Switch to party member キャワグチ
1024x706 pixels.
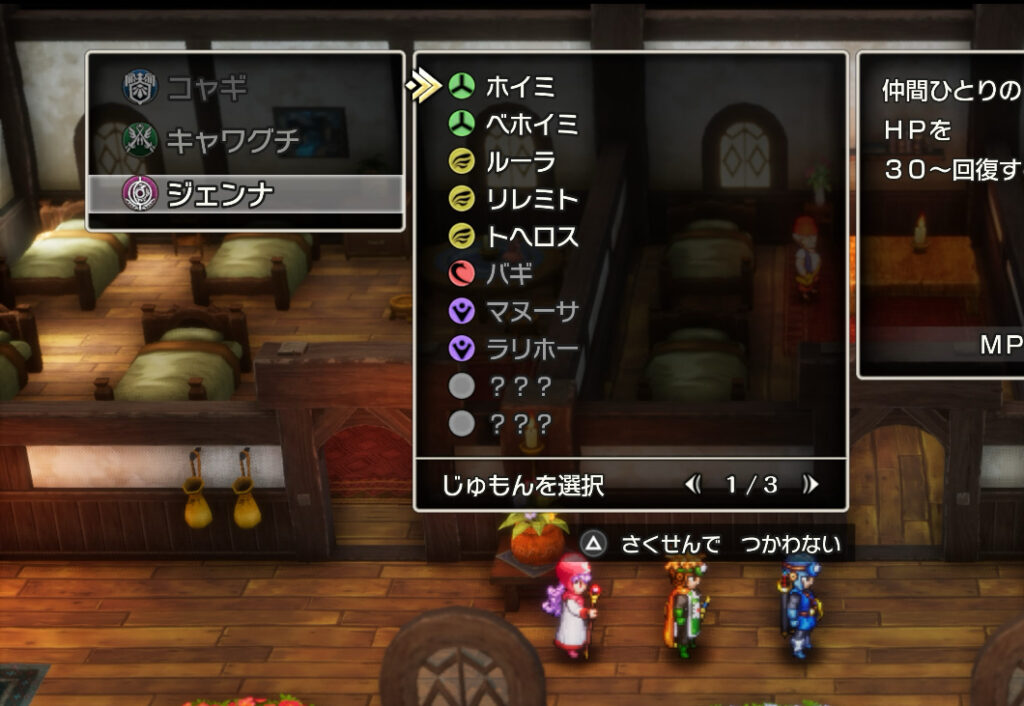point(232,140)
